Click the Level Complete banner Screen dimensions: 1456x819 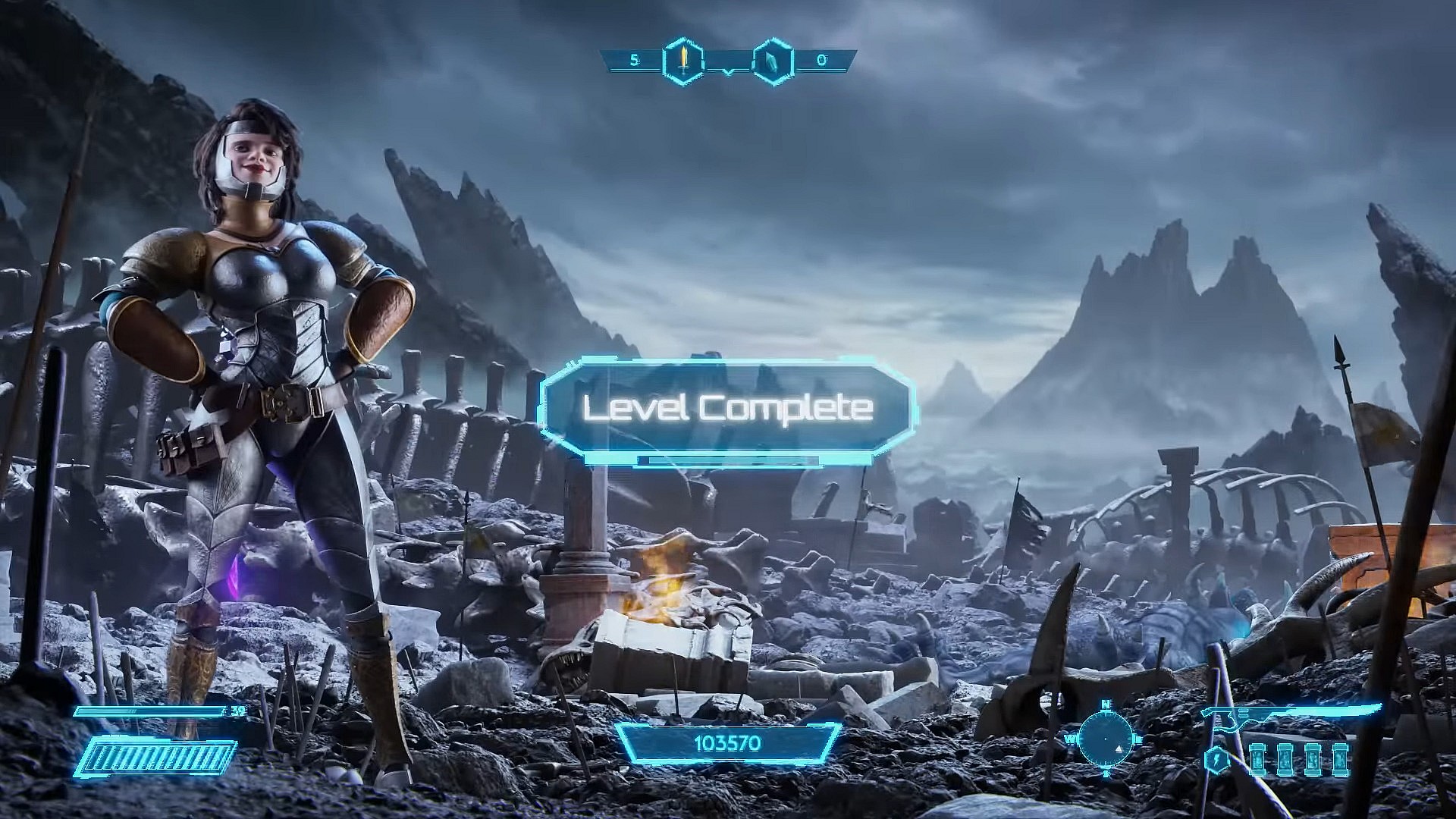pos(727,409)
